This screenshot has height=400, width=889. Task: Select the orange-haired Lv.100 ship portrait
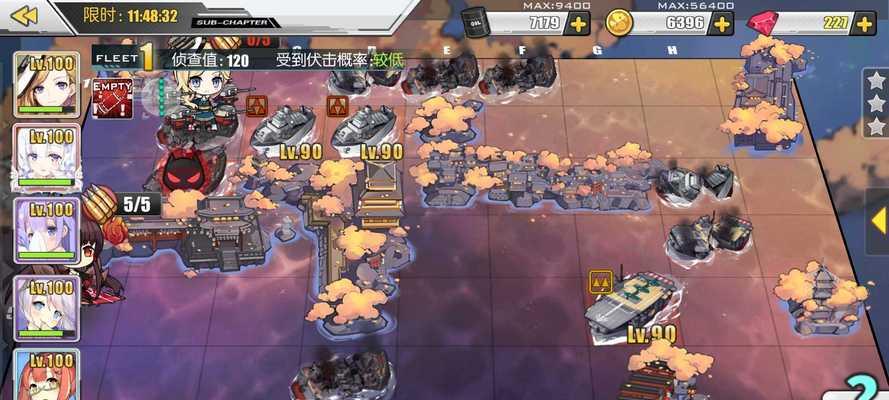(x=45, y=375)
